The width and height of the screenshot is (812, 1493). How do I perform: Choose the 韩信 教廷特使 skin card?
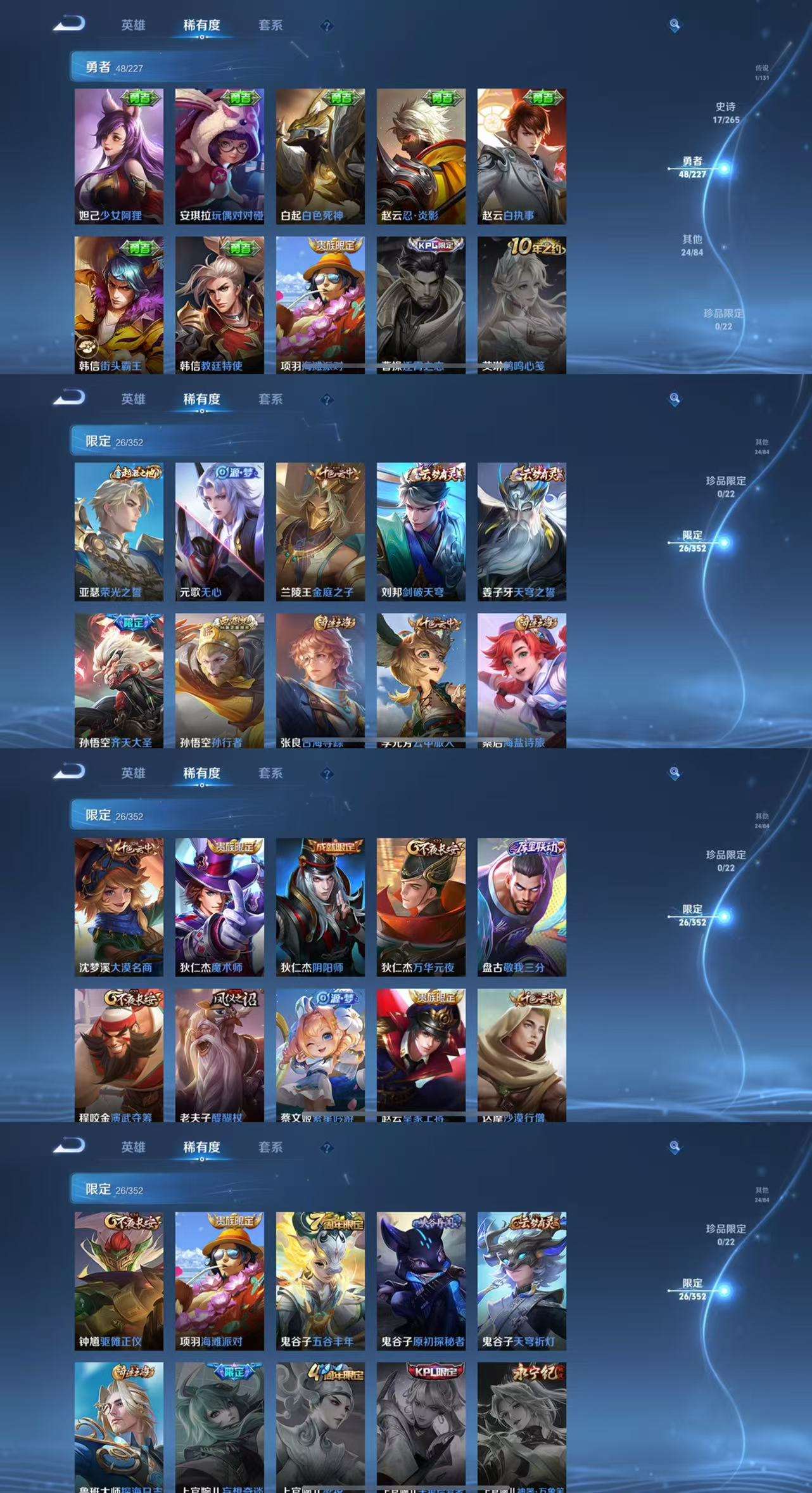click(219, 305)
